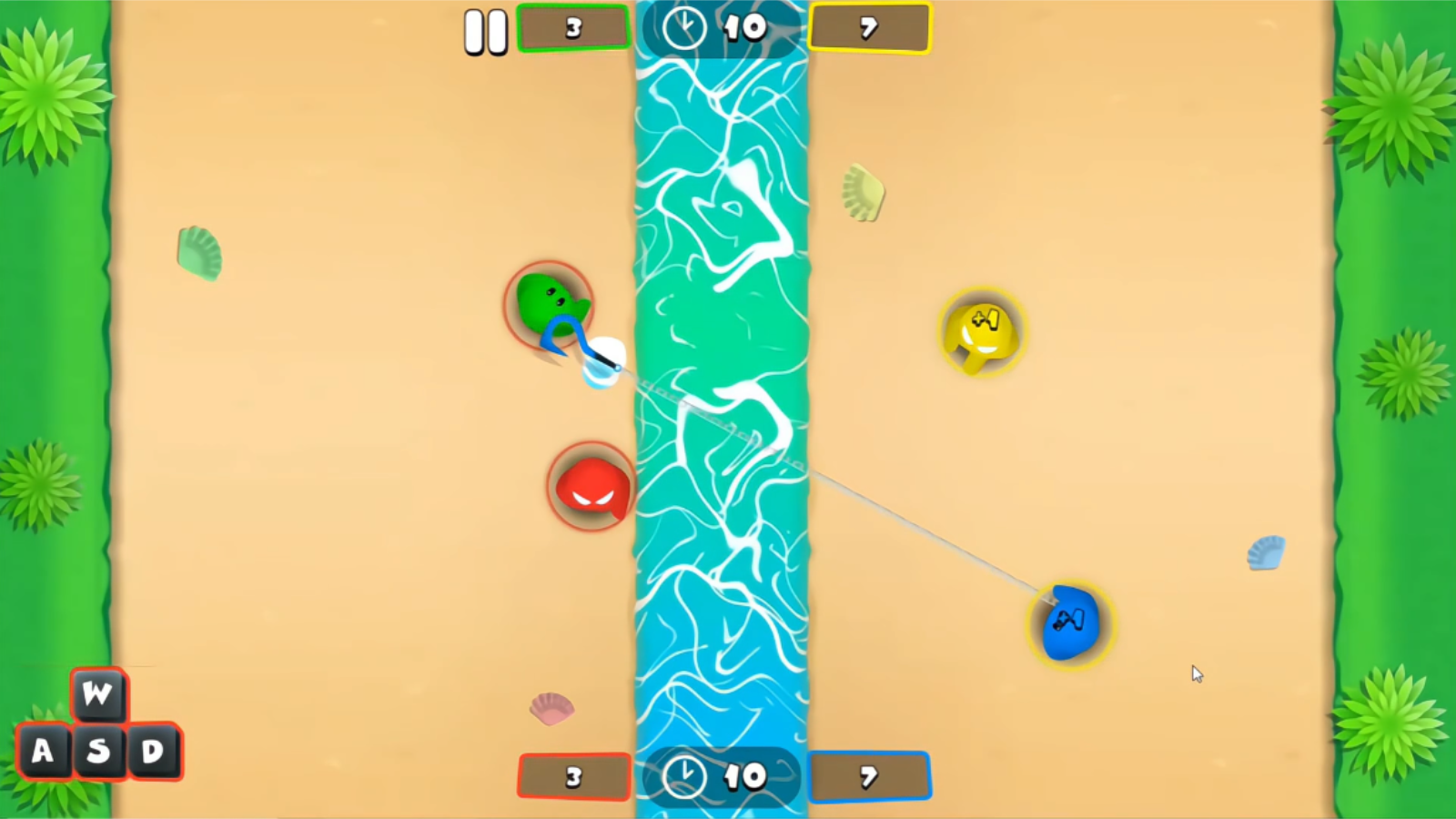
Task: Select the green blob holding the net
Action: pyautogui.click(x=546, y=300)
